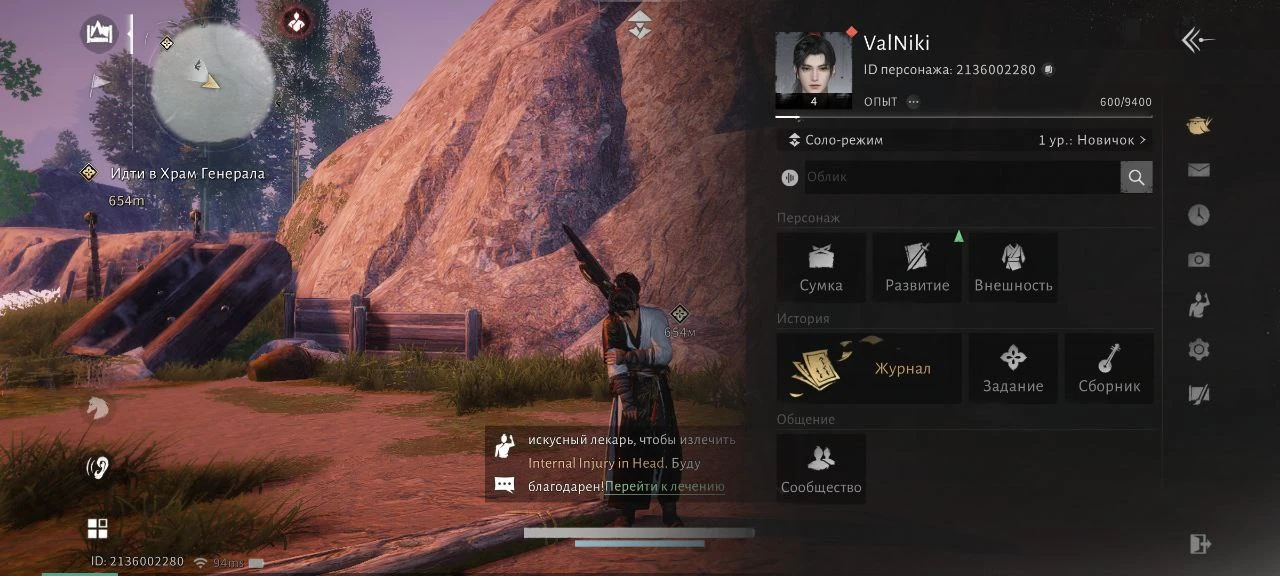Focus the Облик search field
This screenshot has width=1280, height=576.
pos(960,177)
